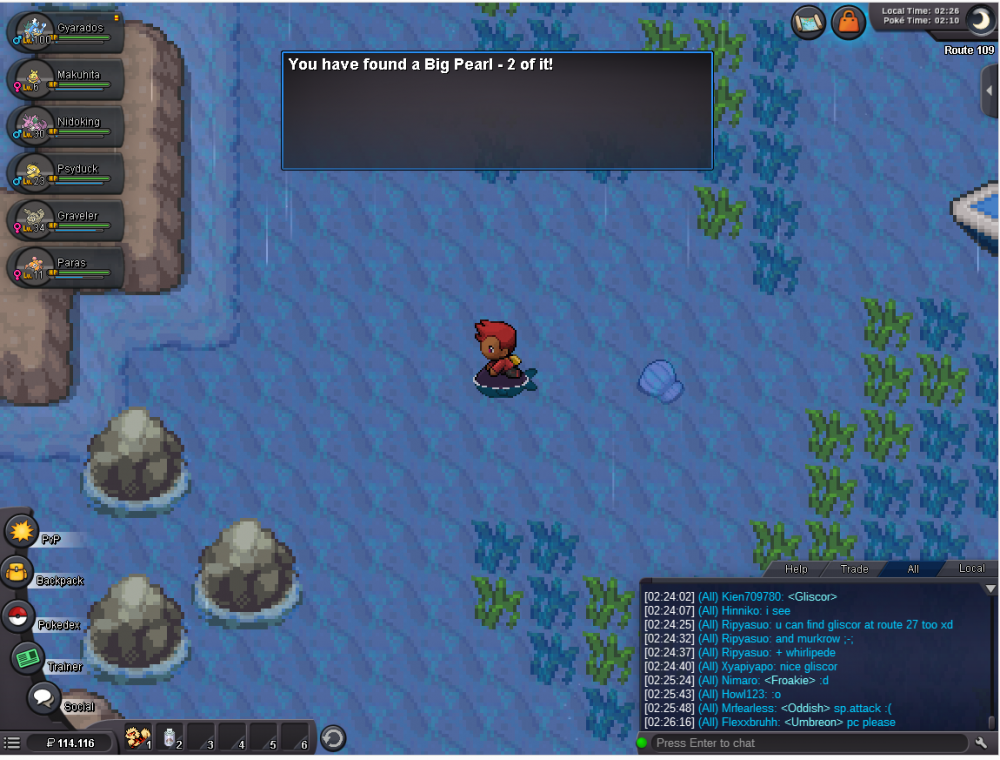Open the orange shopping bag store
The image size is (1000, 760).
[848, 22]
